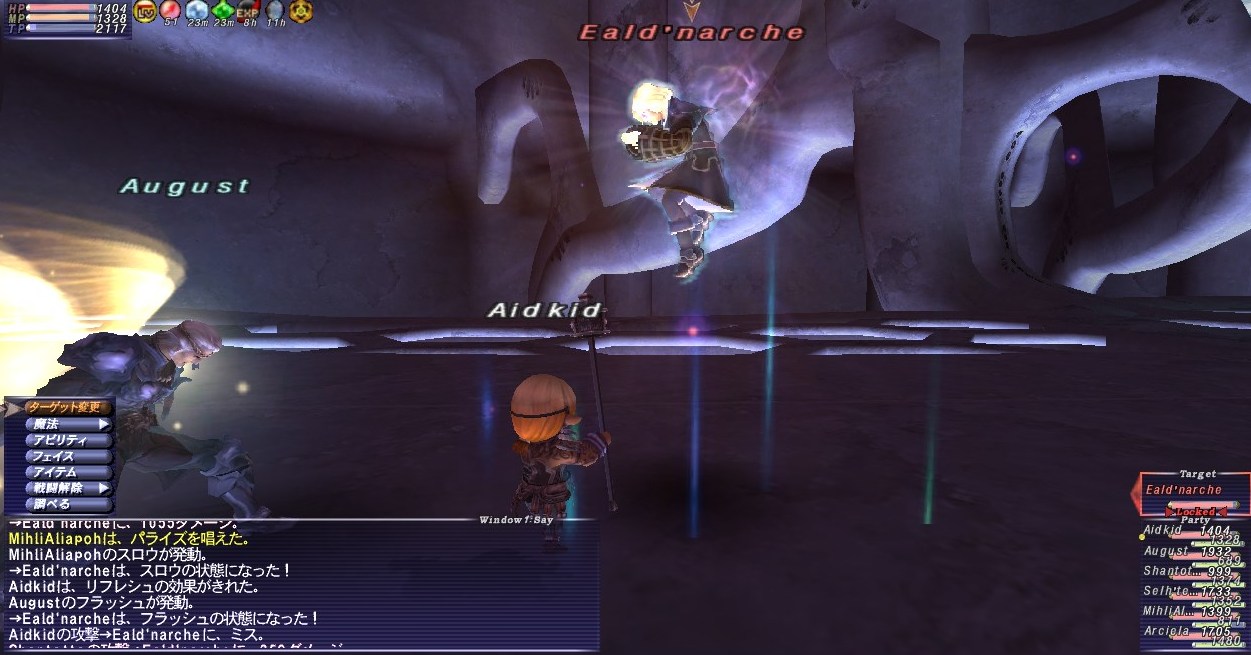Click the golden emblem status icon
This screenshot has height=655, width=1251.
299,11
